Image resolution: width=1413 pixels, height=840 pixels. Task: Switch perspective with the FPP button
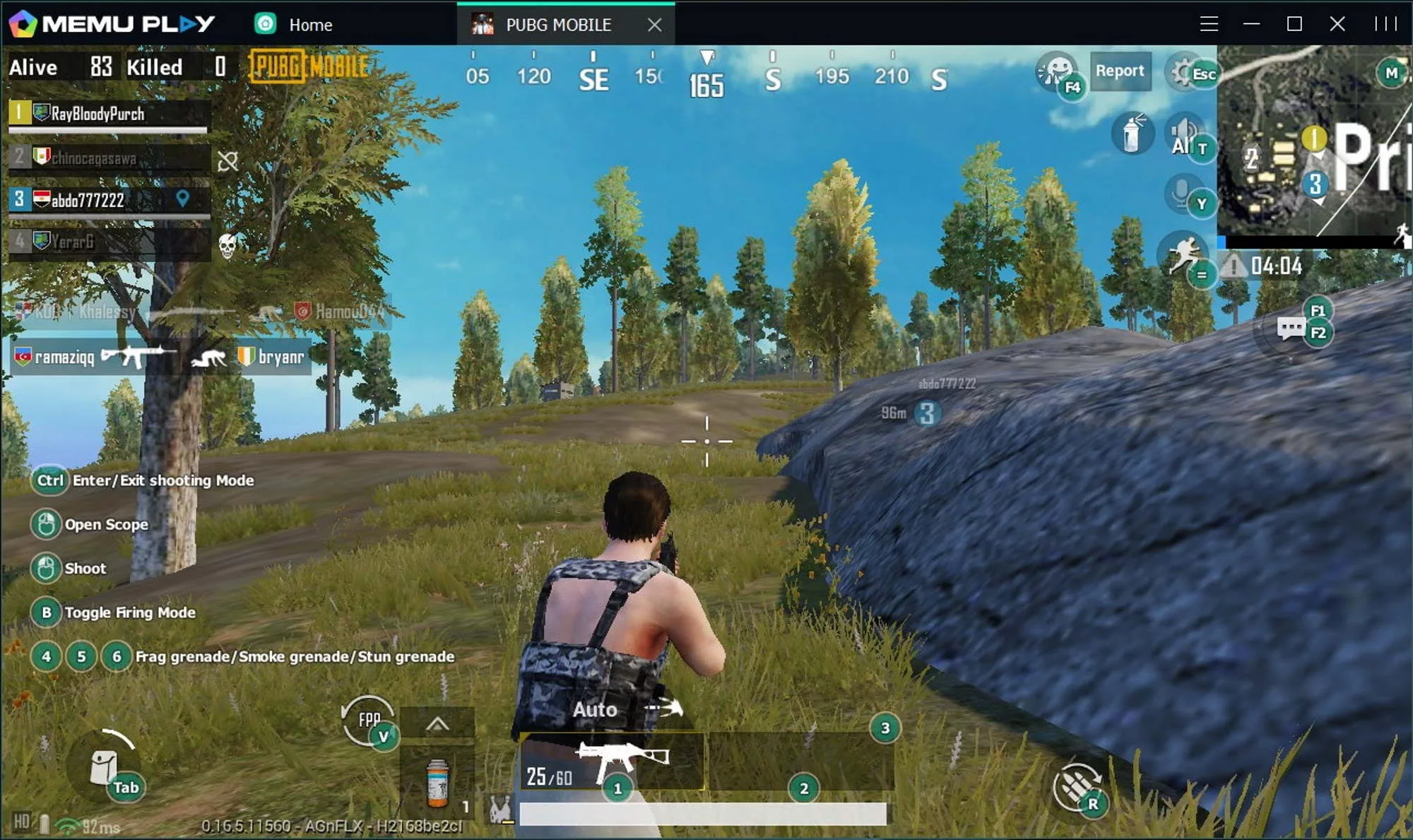click(x=368, y=720)
